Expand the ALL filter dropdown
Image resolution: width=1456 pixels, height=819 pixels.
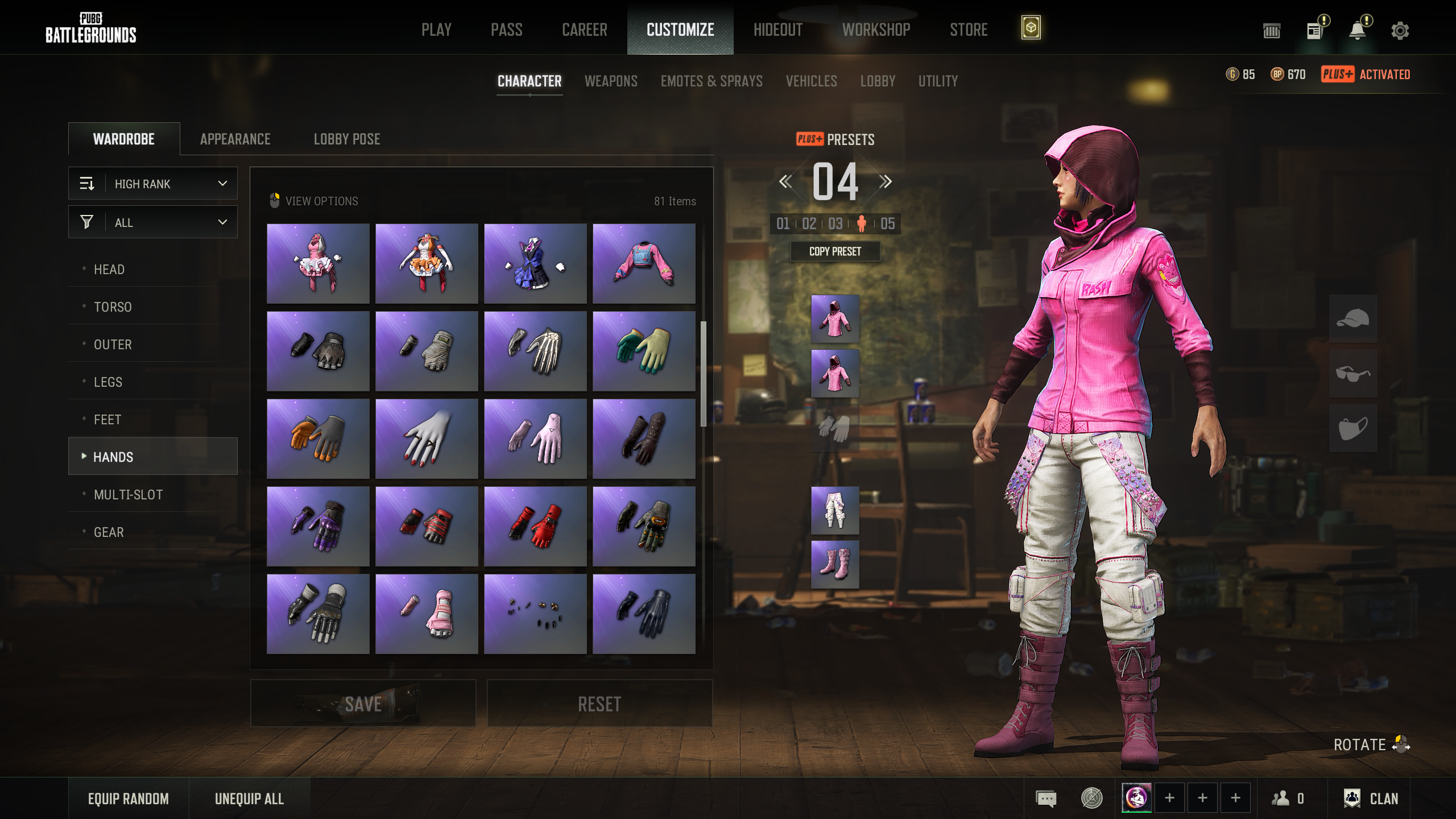point(153,222)
